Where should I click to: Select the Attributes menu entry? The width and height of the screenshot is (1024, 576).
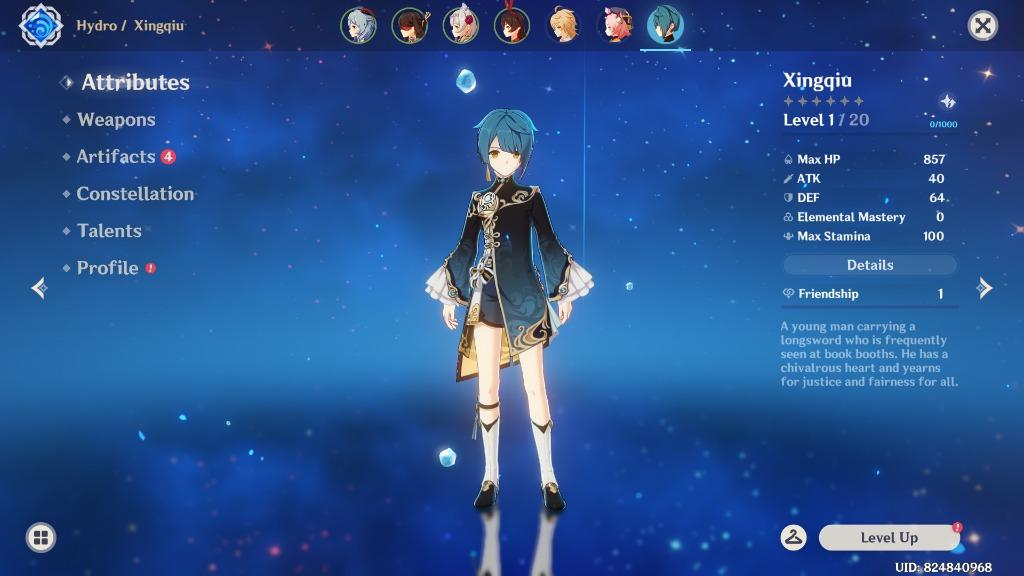[x=135, y=83]
